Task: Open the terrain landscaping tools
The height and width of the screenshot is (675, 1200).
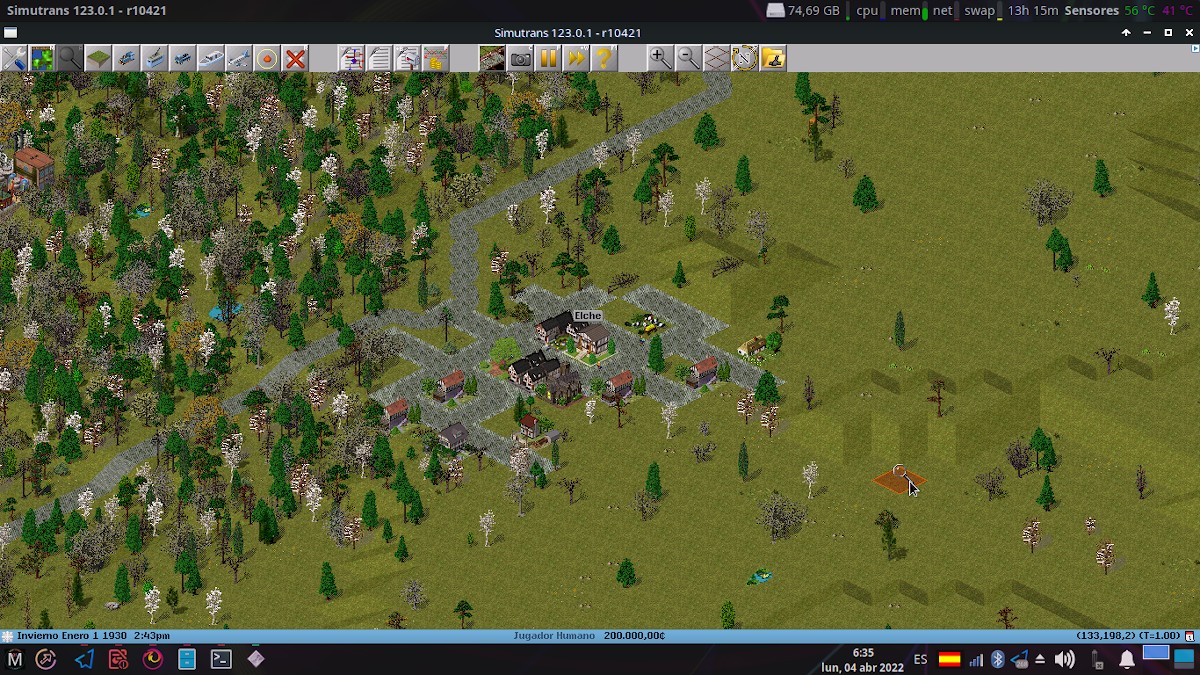Action: [98, 58]
